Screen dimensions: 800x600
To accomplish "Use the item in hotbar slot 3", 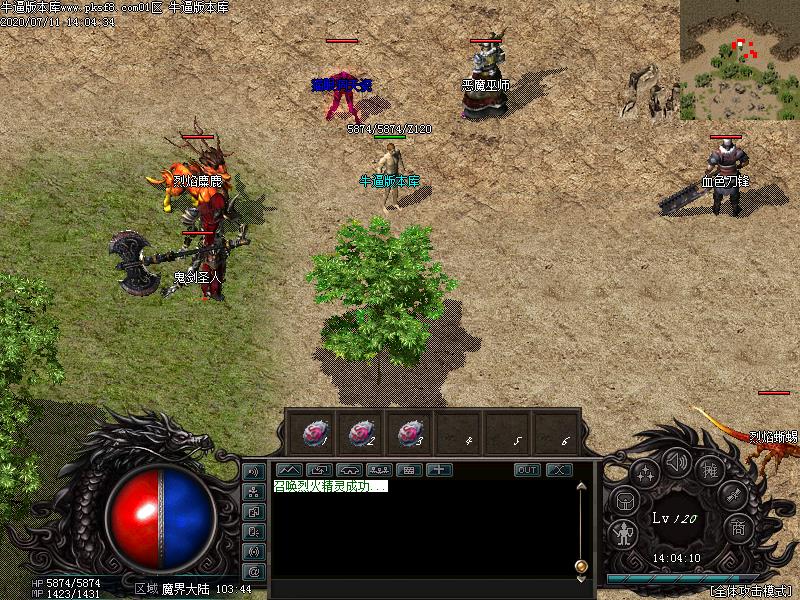I will click(x=408, y=433).
